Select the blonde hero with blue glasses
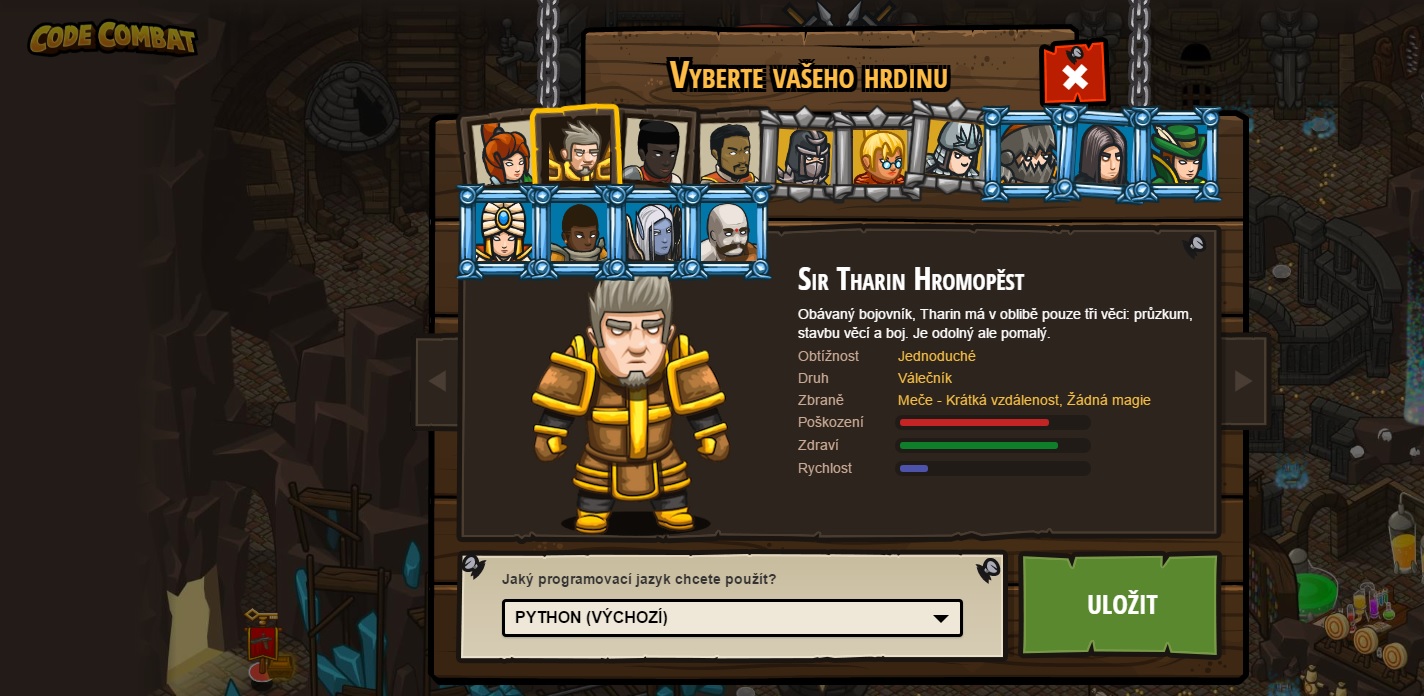1424x696 pixels. [879, 156]
